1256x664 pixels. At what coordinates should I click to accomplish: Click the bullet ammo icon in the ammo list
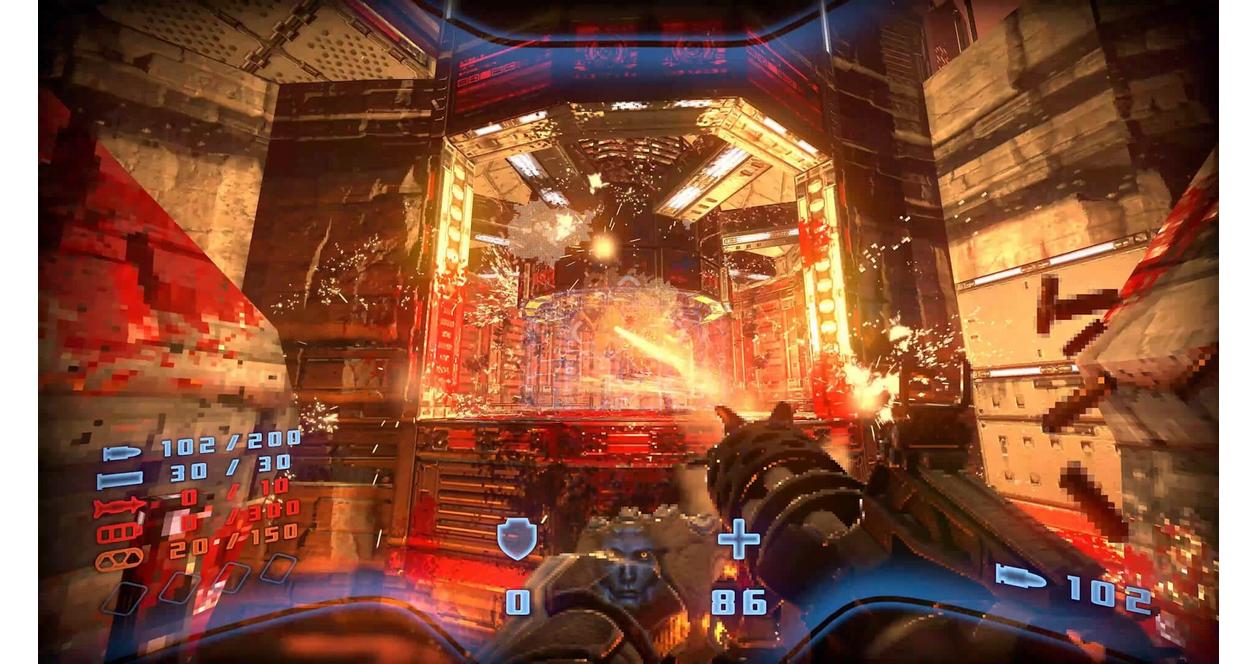click(121, 452)
